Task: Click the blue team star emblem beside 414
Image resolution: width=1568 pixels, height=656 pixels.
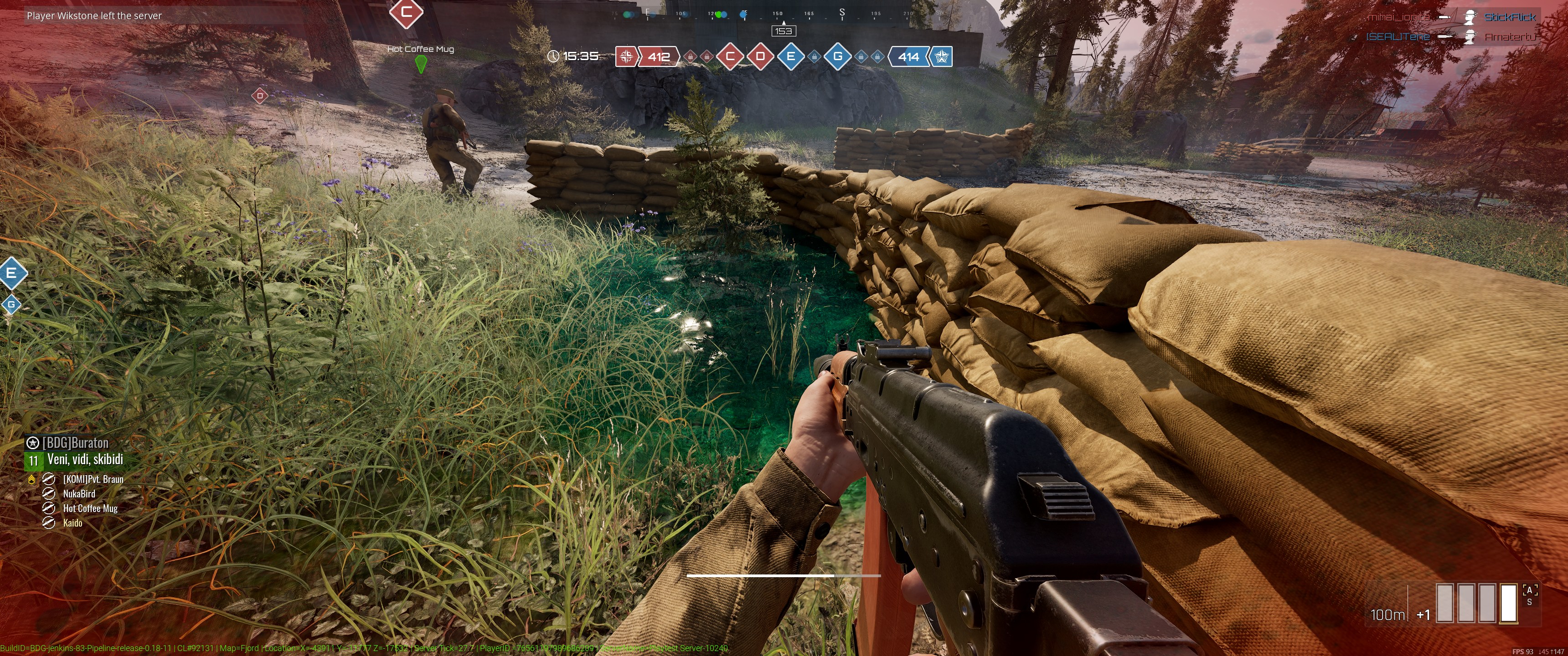Action: [x=941, y=56]
